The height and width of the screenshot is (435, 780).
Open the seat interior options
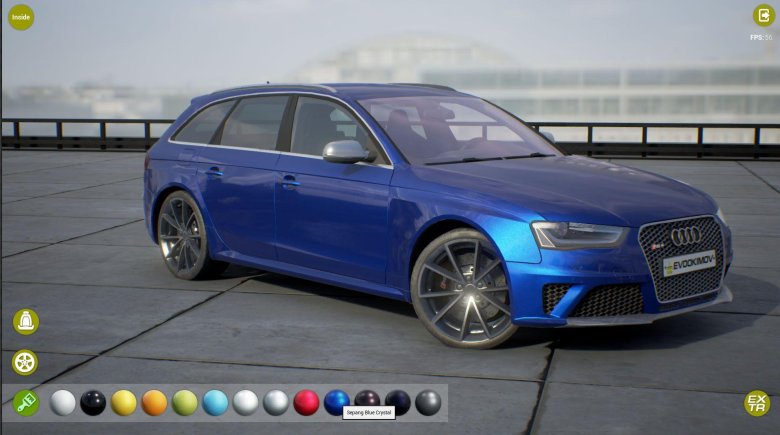tap(25, 321)
